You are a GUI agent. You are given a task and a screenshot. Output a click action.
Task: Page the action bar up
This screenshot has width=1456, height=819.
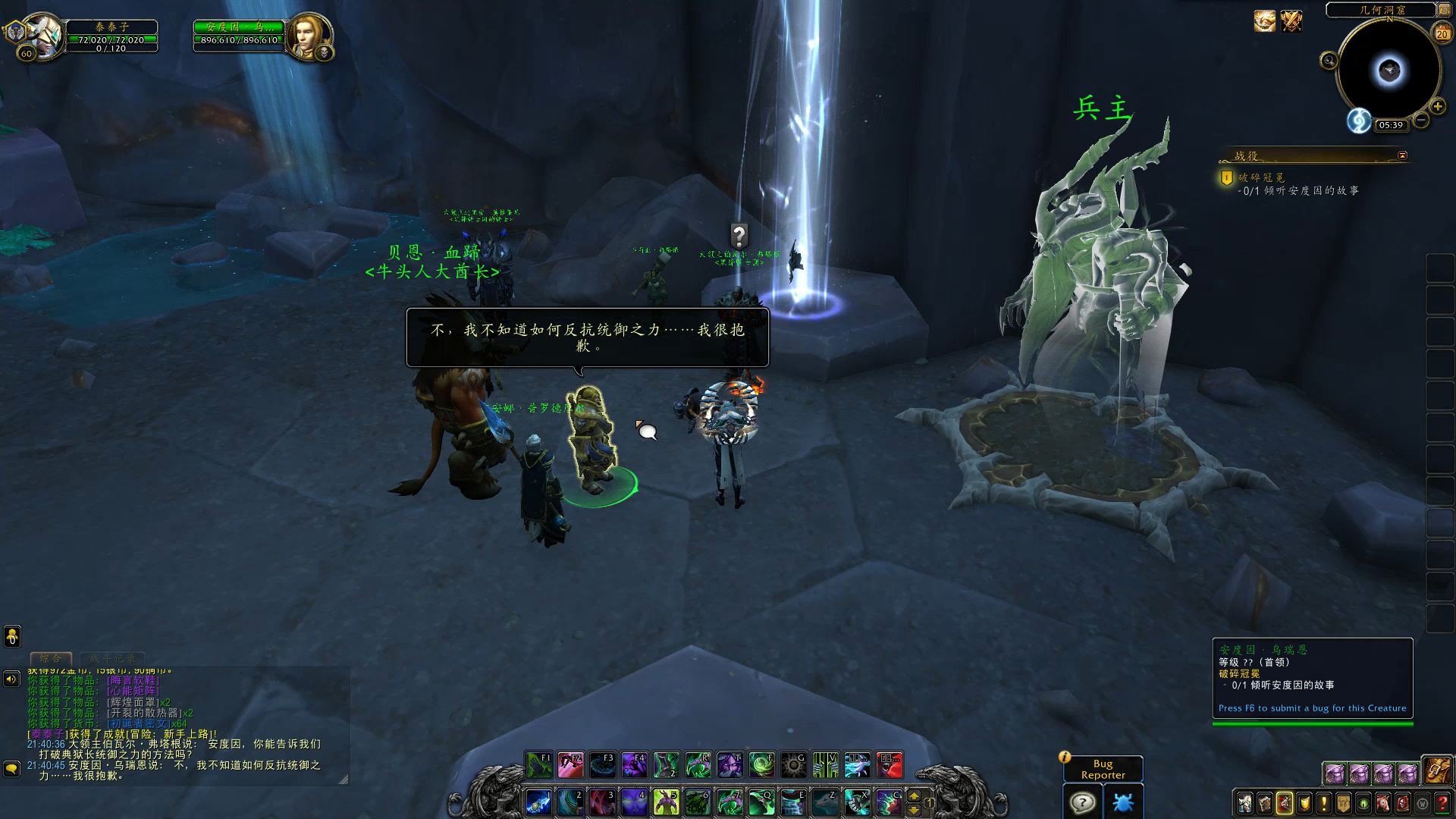pyautogui.click(x=914, y=795)
